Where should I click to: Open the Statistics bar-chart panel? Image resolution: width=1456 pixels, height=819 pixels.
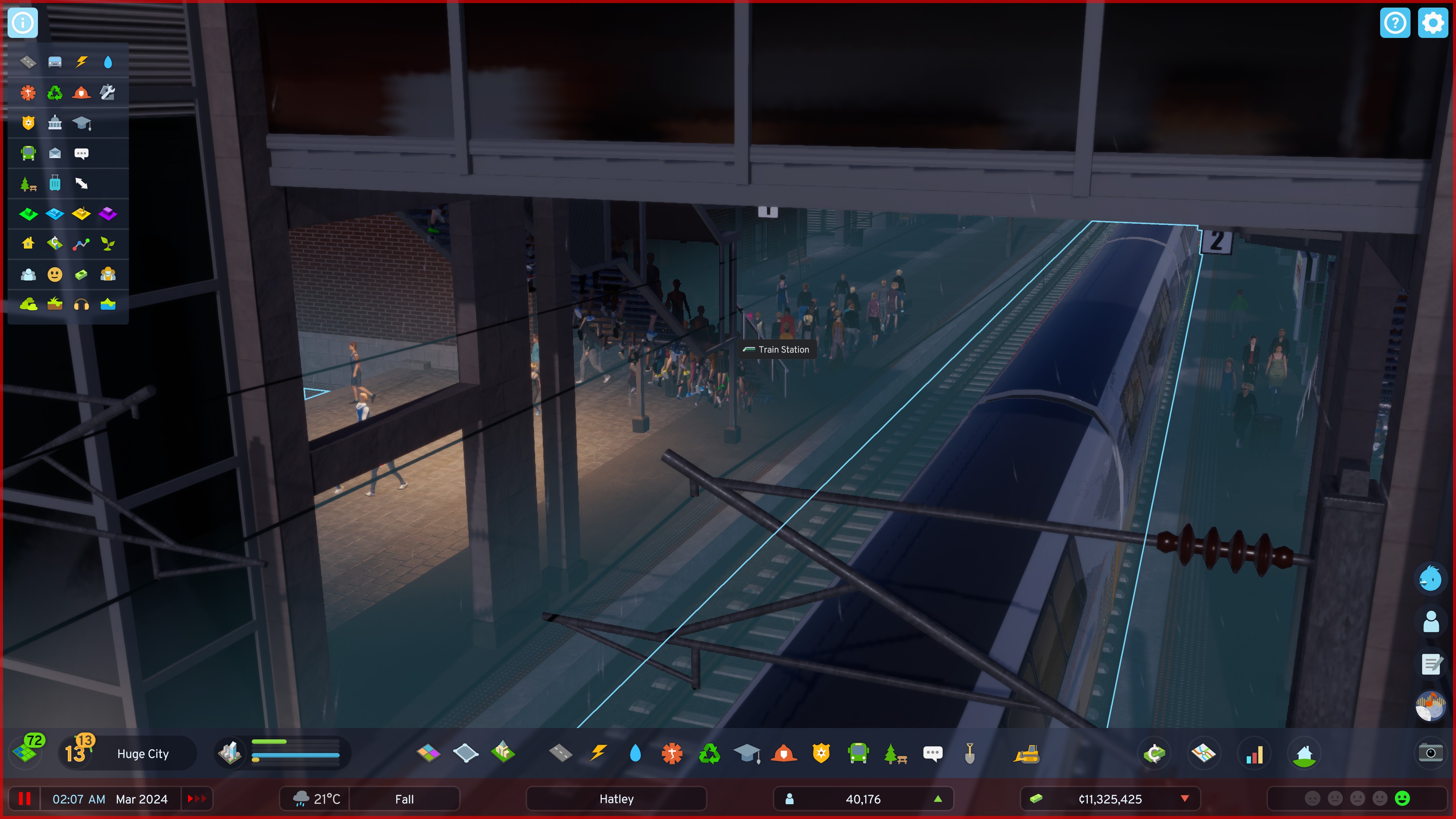point(1254,753)
